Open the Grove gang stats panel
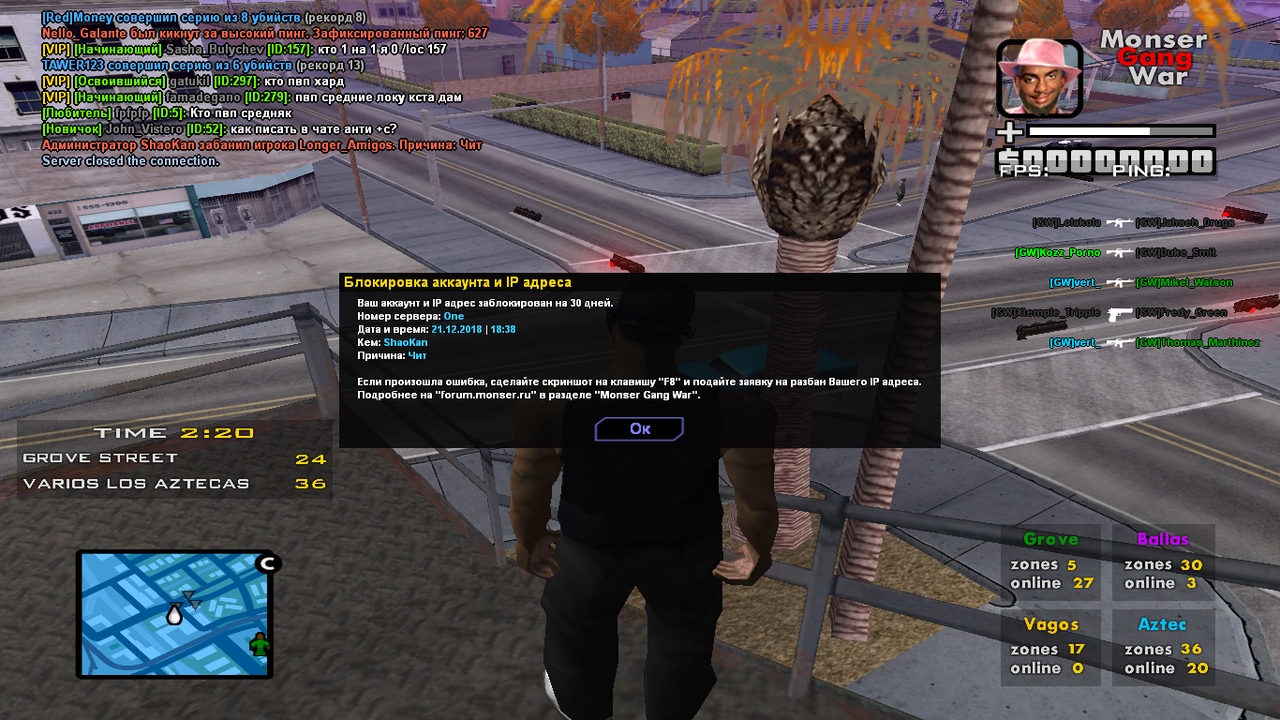This screenshot has width=1280, height=720. (x=1051, y=561)
